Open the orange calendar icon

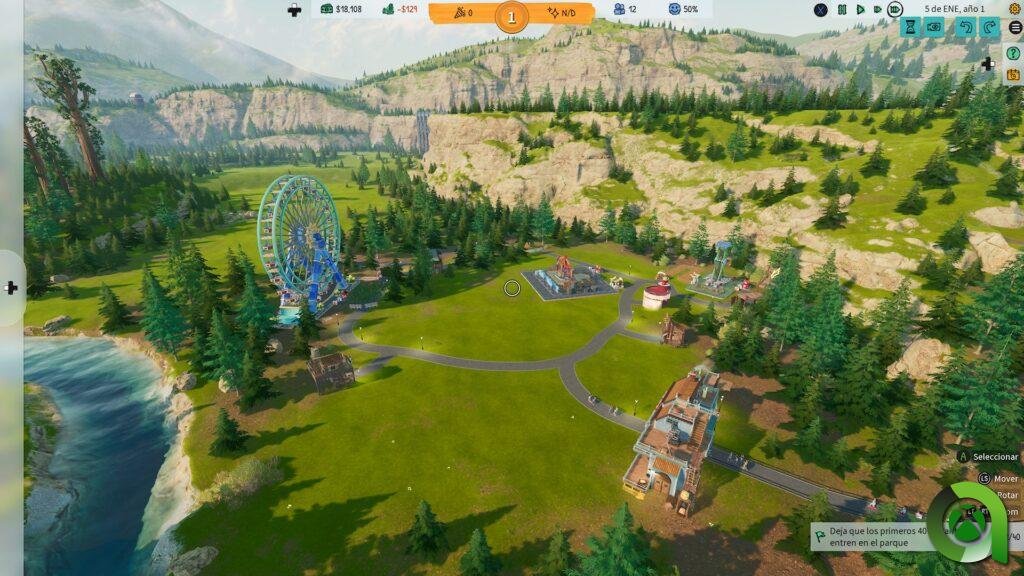pyautogui.click(x=1013, y=73)
